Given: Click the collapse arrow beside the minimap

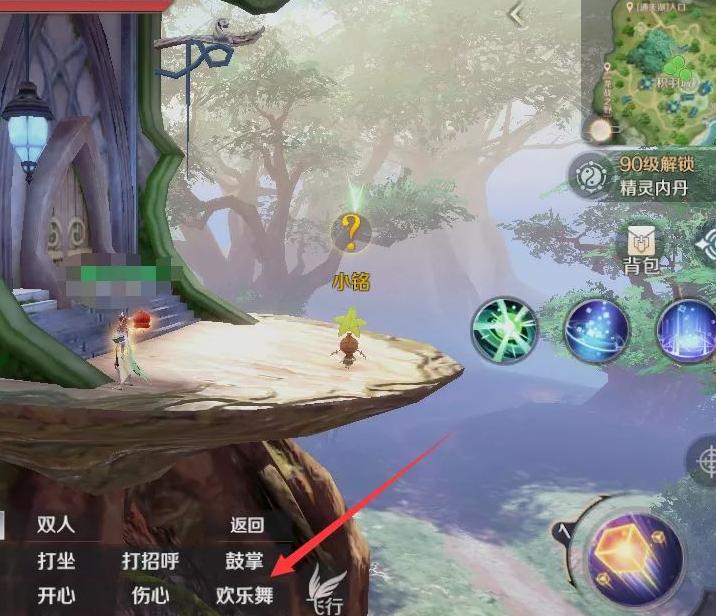Looking at the screenshot, I should (516, 14).
